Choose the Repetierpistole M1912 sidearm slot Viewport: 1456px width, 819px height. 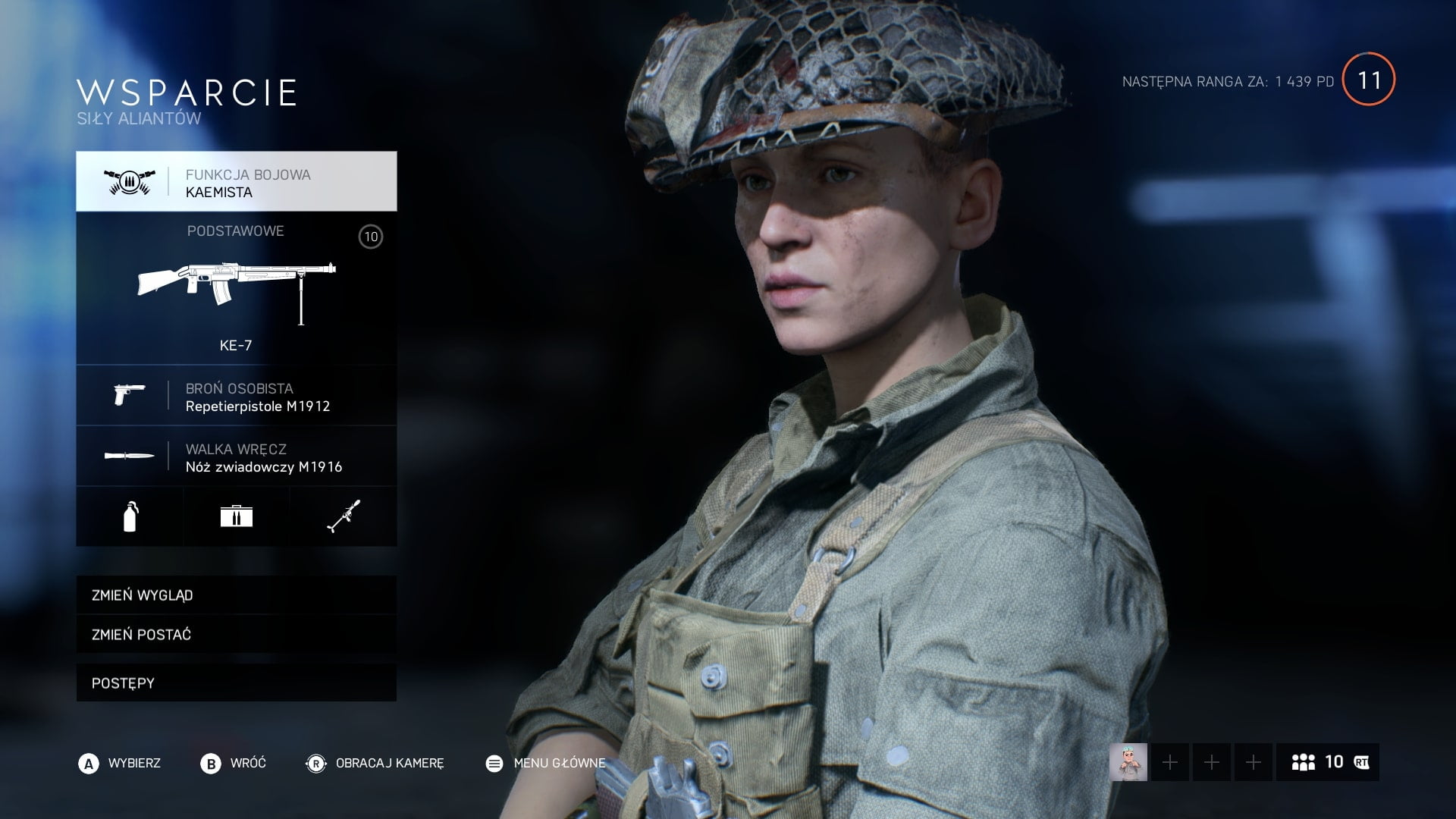tap(236, 396)
